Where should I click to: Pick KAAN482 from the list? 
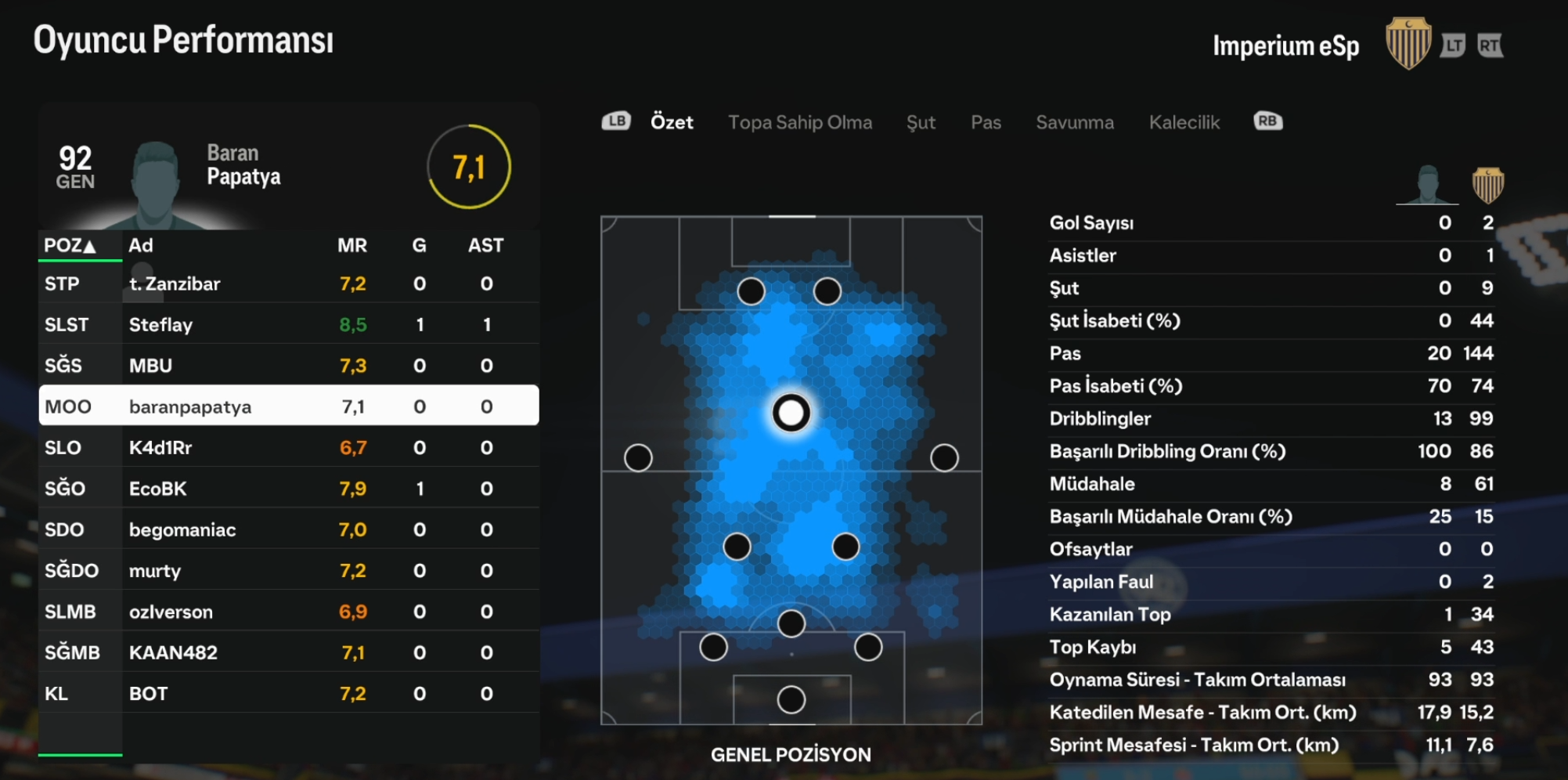288,652
